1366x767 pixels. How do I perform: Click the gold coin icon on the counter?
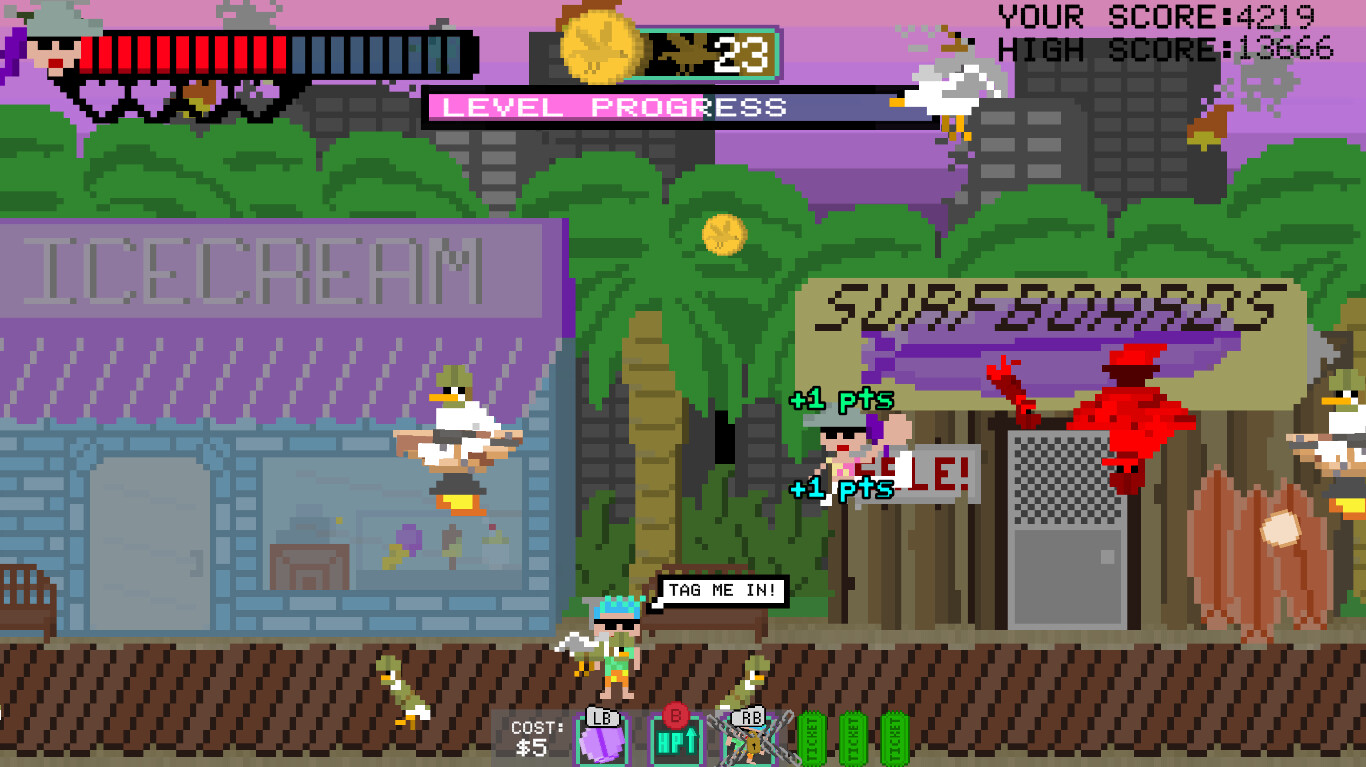[601, 48]
